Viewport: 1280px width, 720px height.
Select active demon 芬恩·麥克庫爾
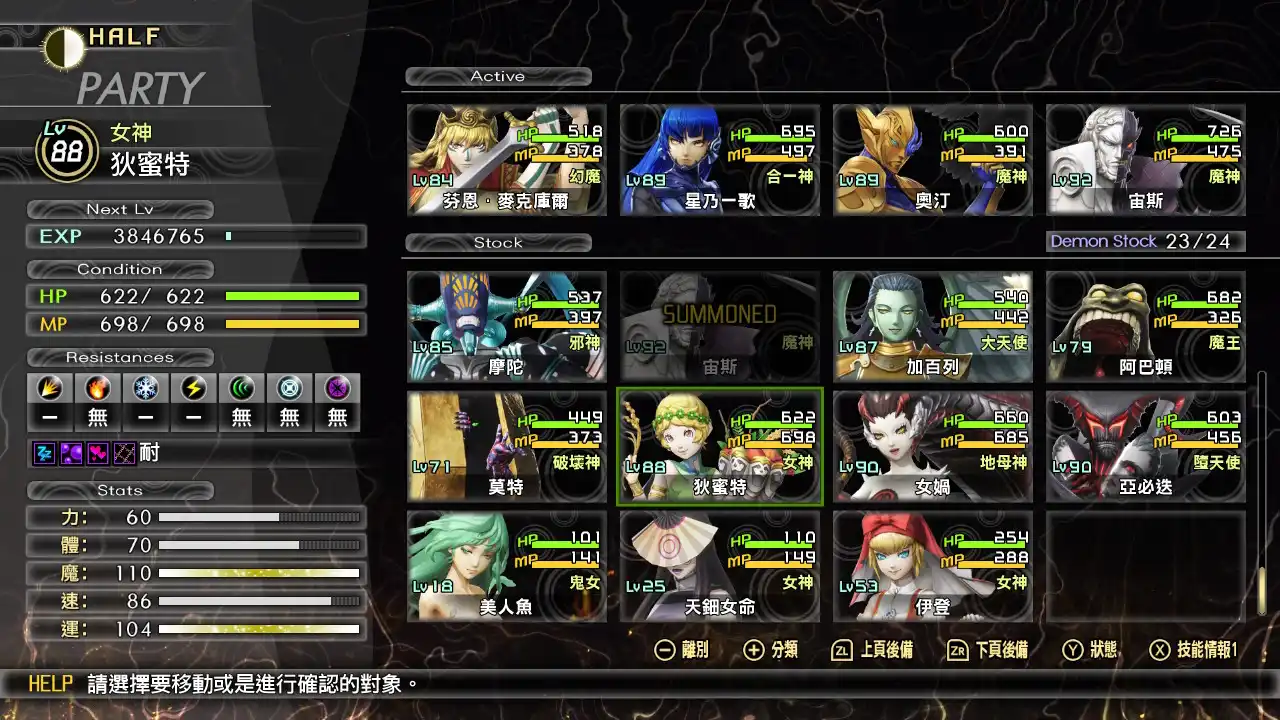pyautogui.click(x=507, y=160)
